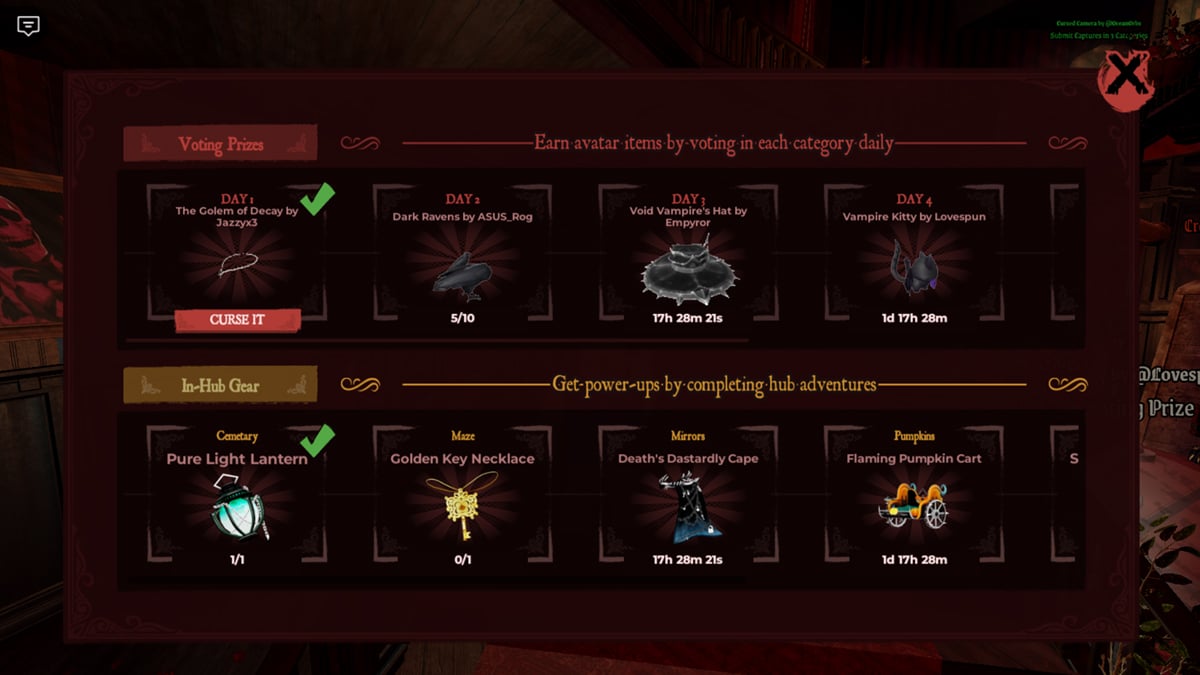Select Death's Dastardly Cape gear
The height and width of the screenshot is (675, 1200).
687,505
